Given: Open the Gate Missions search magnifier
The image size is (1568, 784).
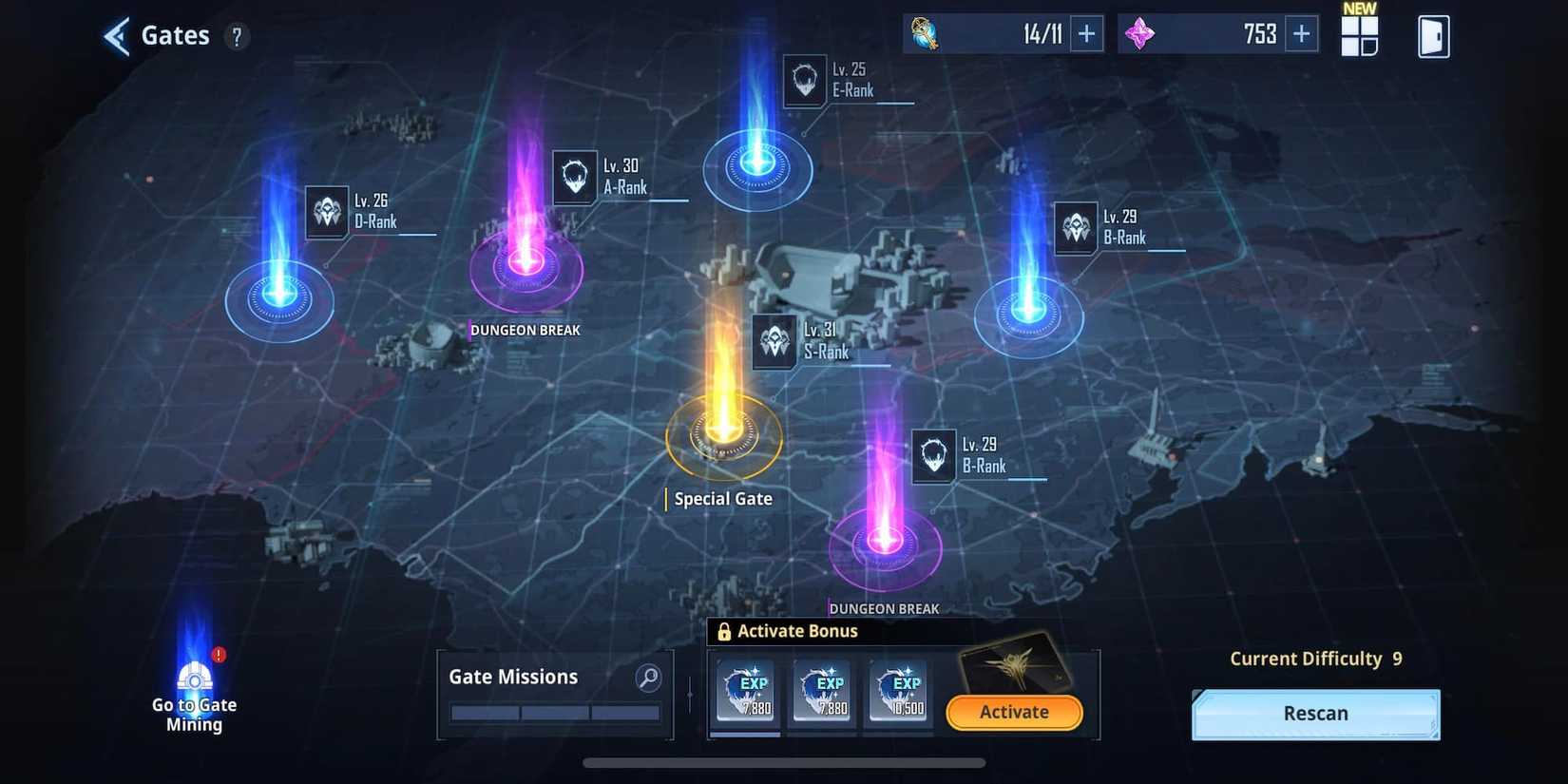Looking at the screenshot, I should 647,678.
